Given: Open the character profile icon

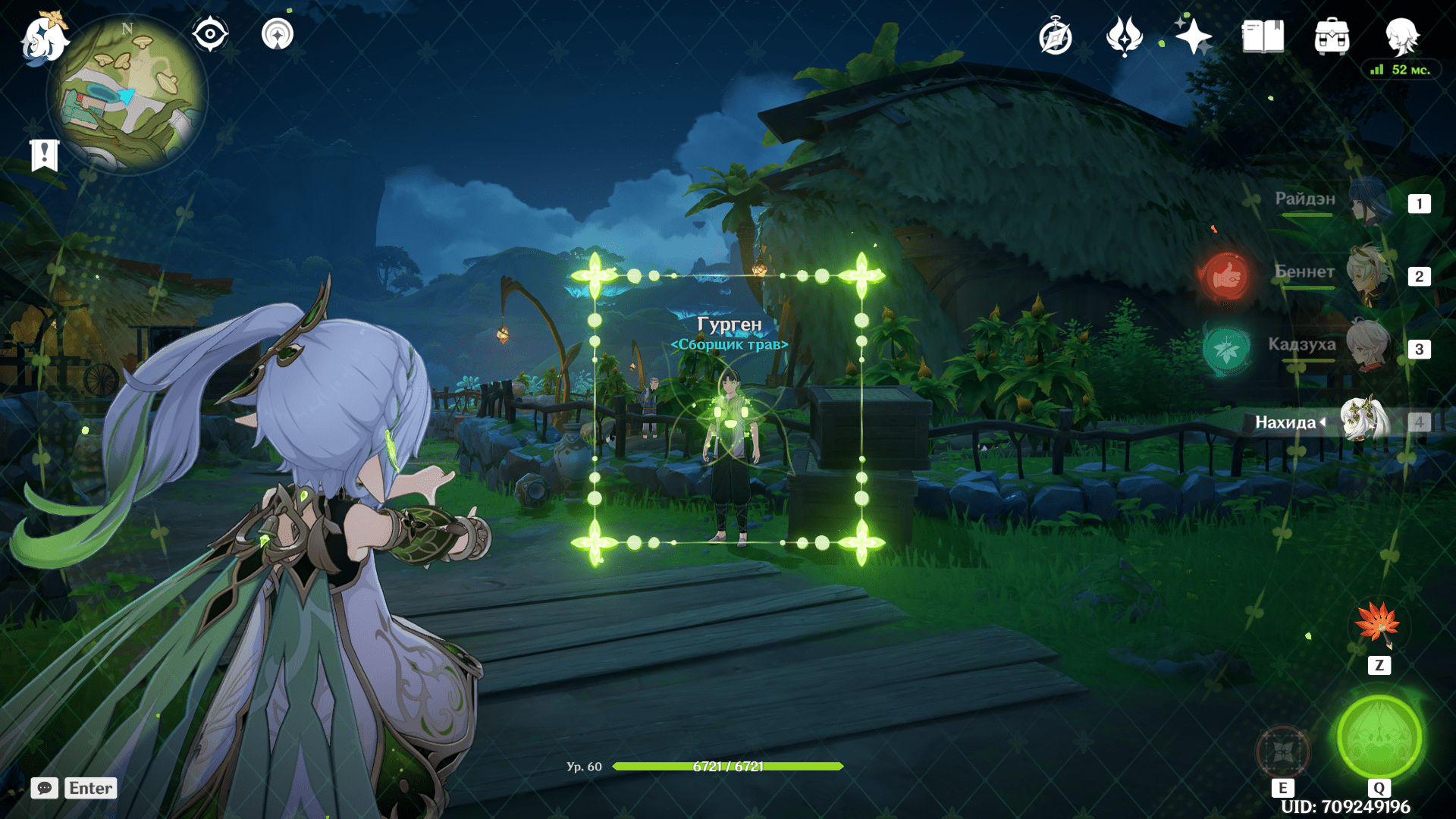Looking at the screenshot, I should (1401, 36).
